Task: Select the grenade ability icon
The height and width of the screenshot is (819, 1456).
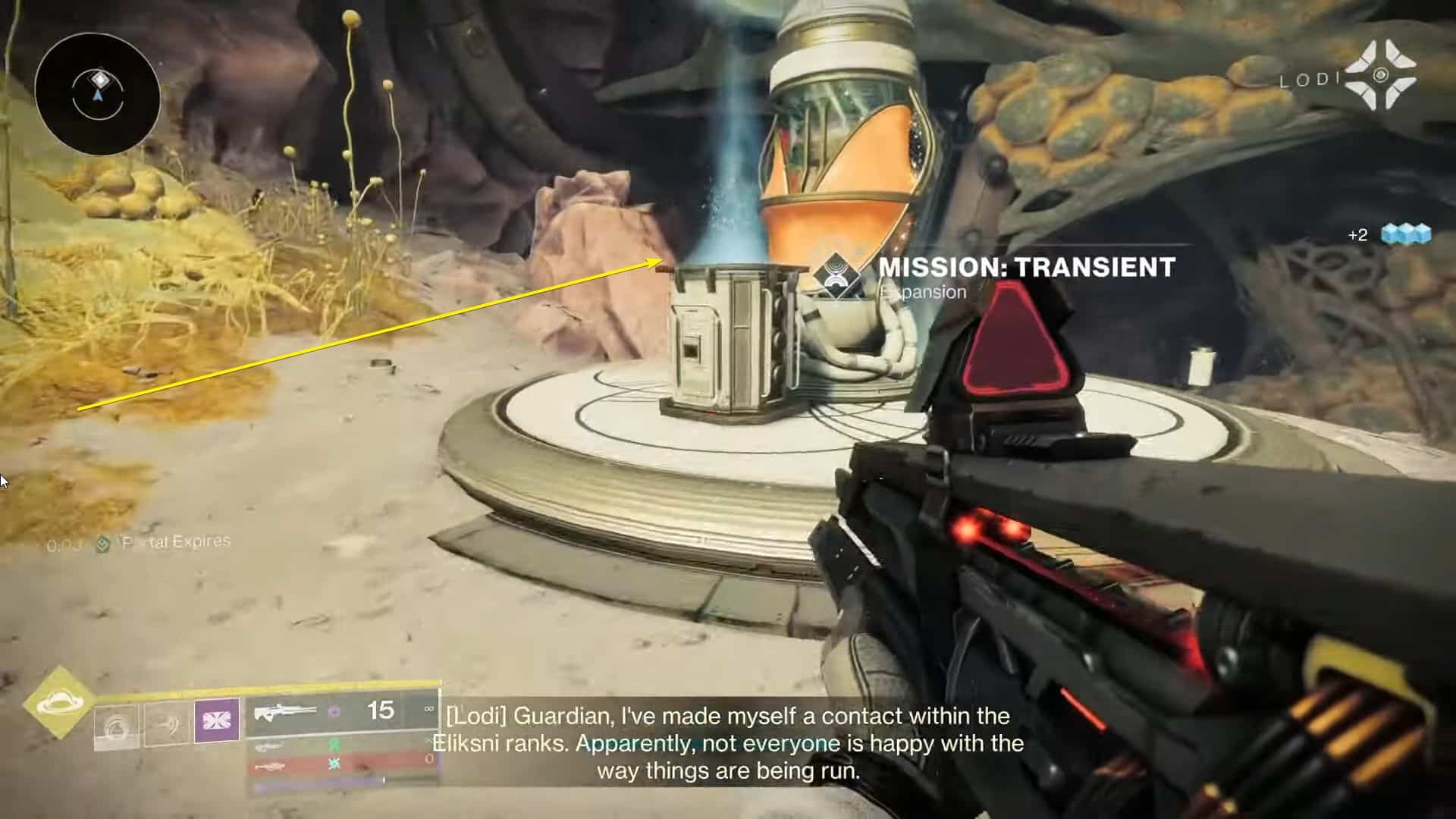Action: click(118, 728)
